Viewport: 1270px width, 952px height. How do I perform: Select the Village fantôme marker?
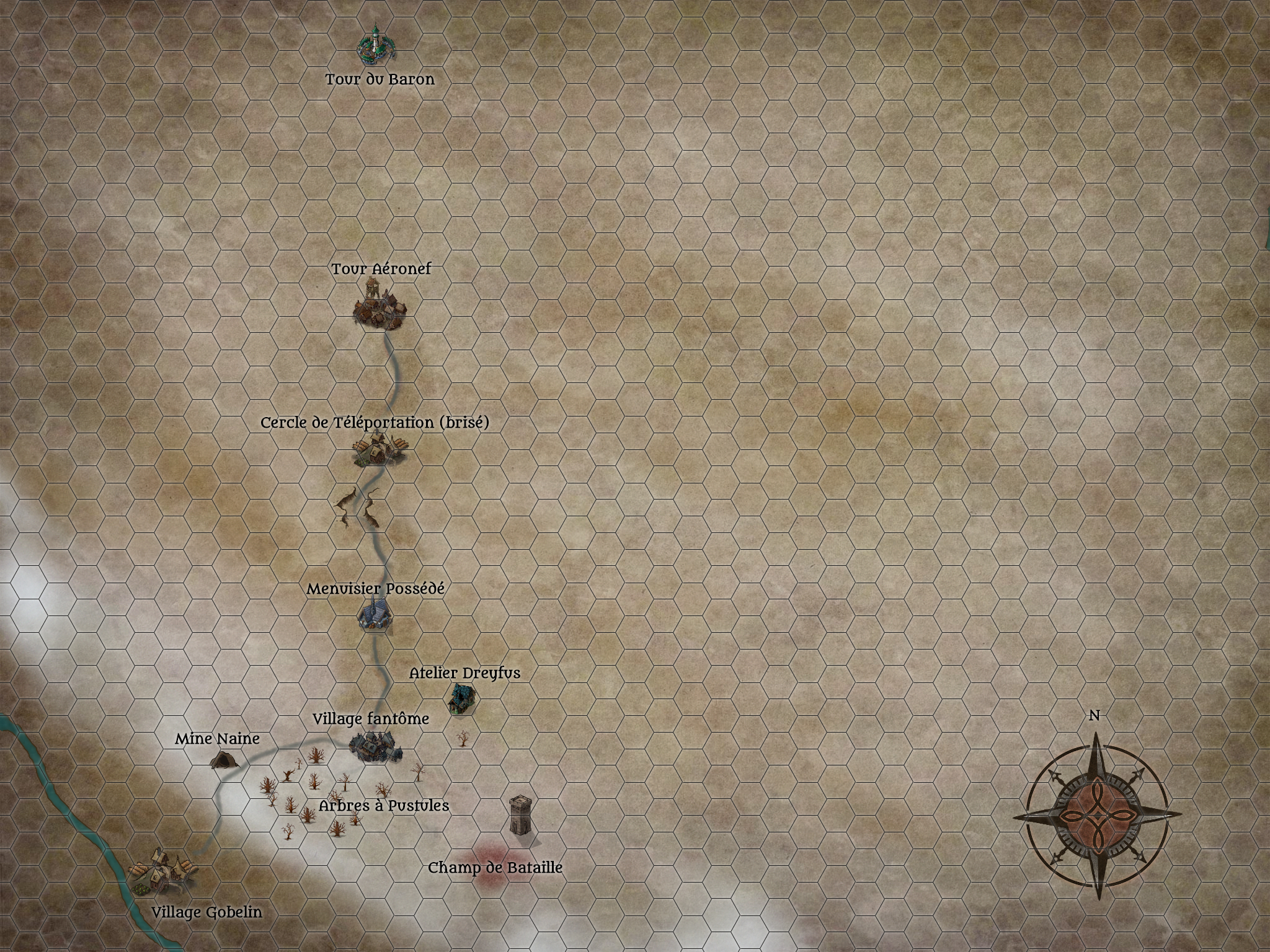click(x=374, y=747)
